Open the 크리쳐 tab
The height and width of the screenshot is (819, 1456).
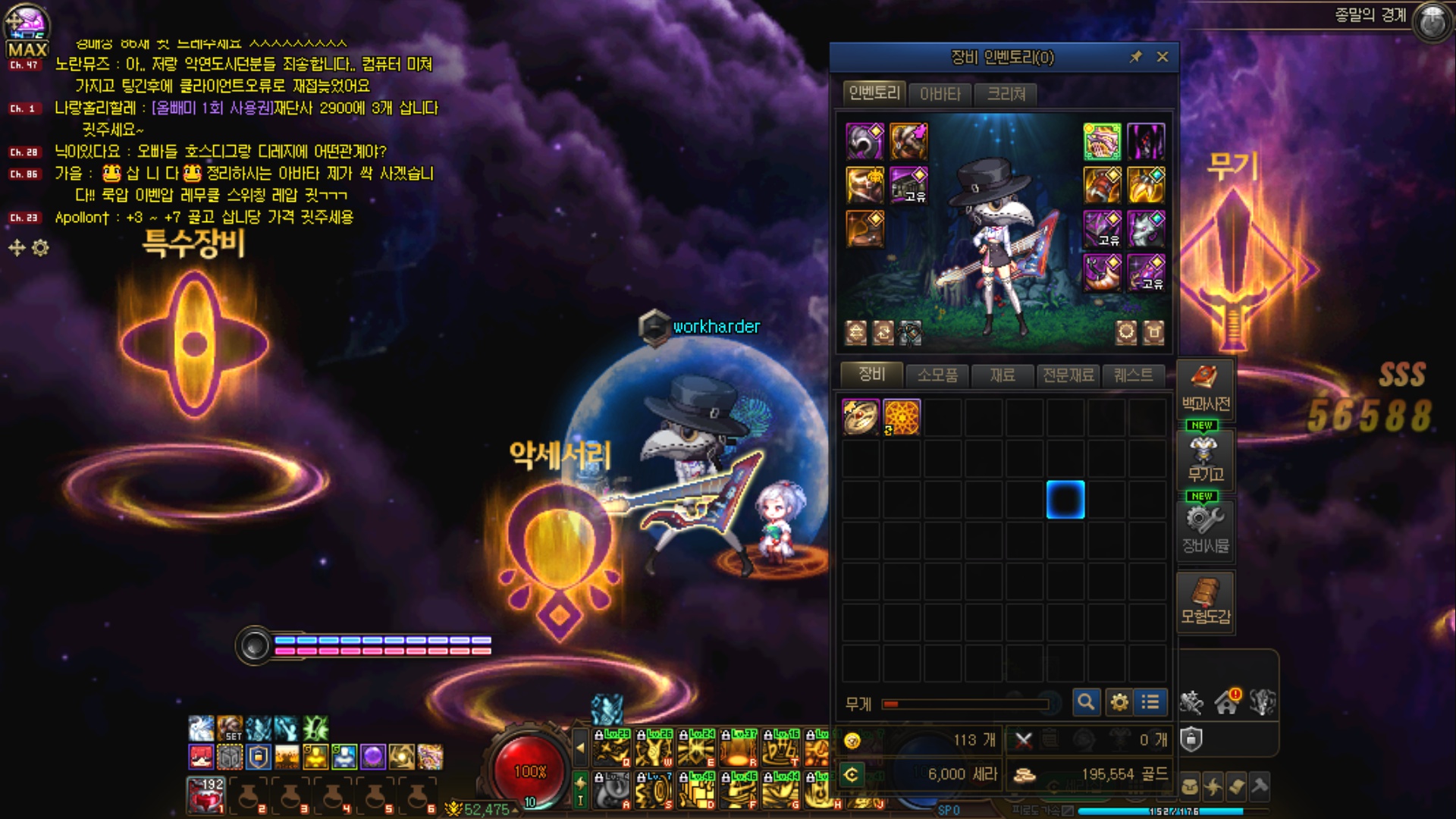(1006, 94)
